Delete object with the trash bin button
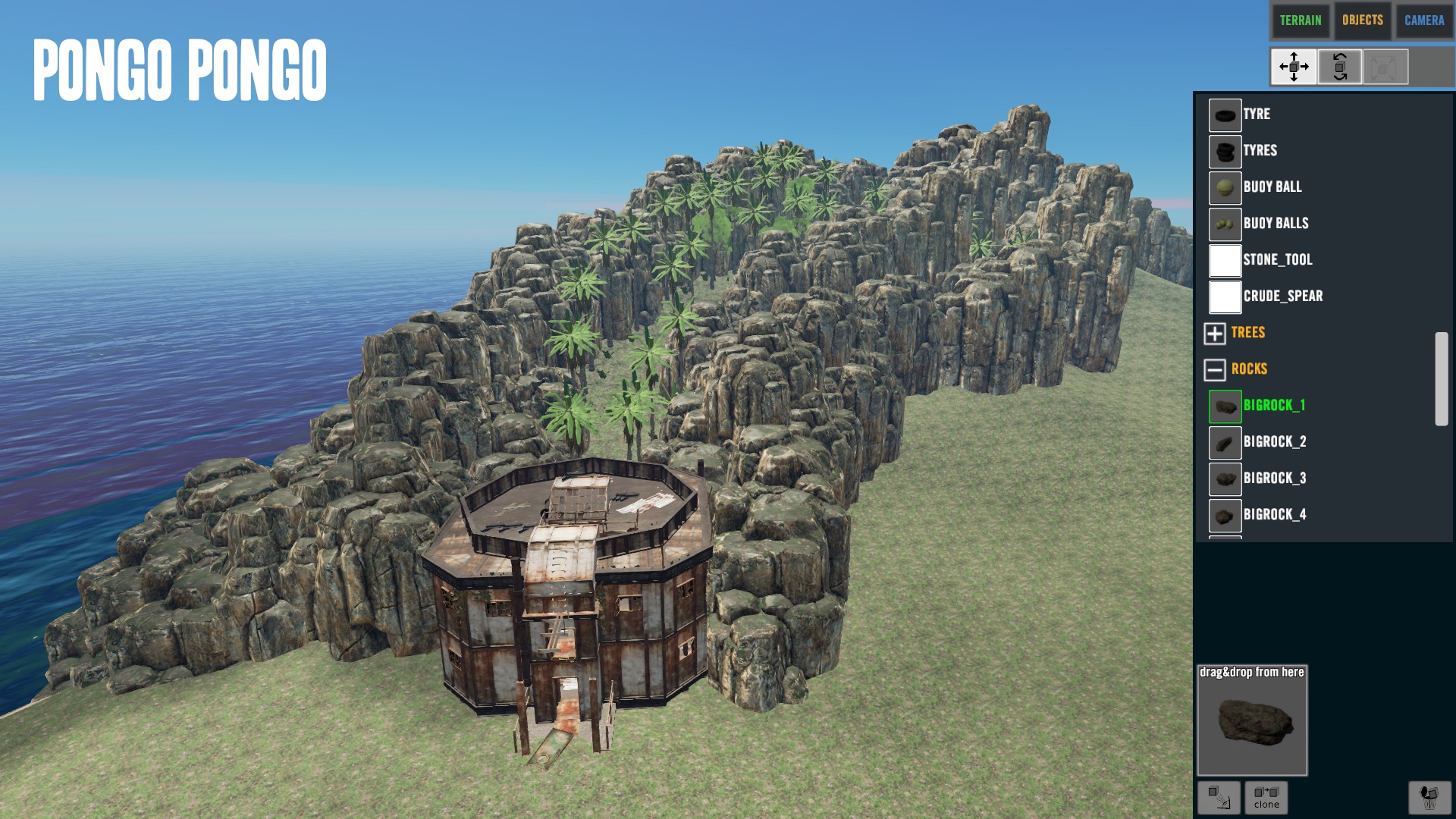Image resolution: width=1456 pixels, height=819 pixels. (1429, 797)
